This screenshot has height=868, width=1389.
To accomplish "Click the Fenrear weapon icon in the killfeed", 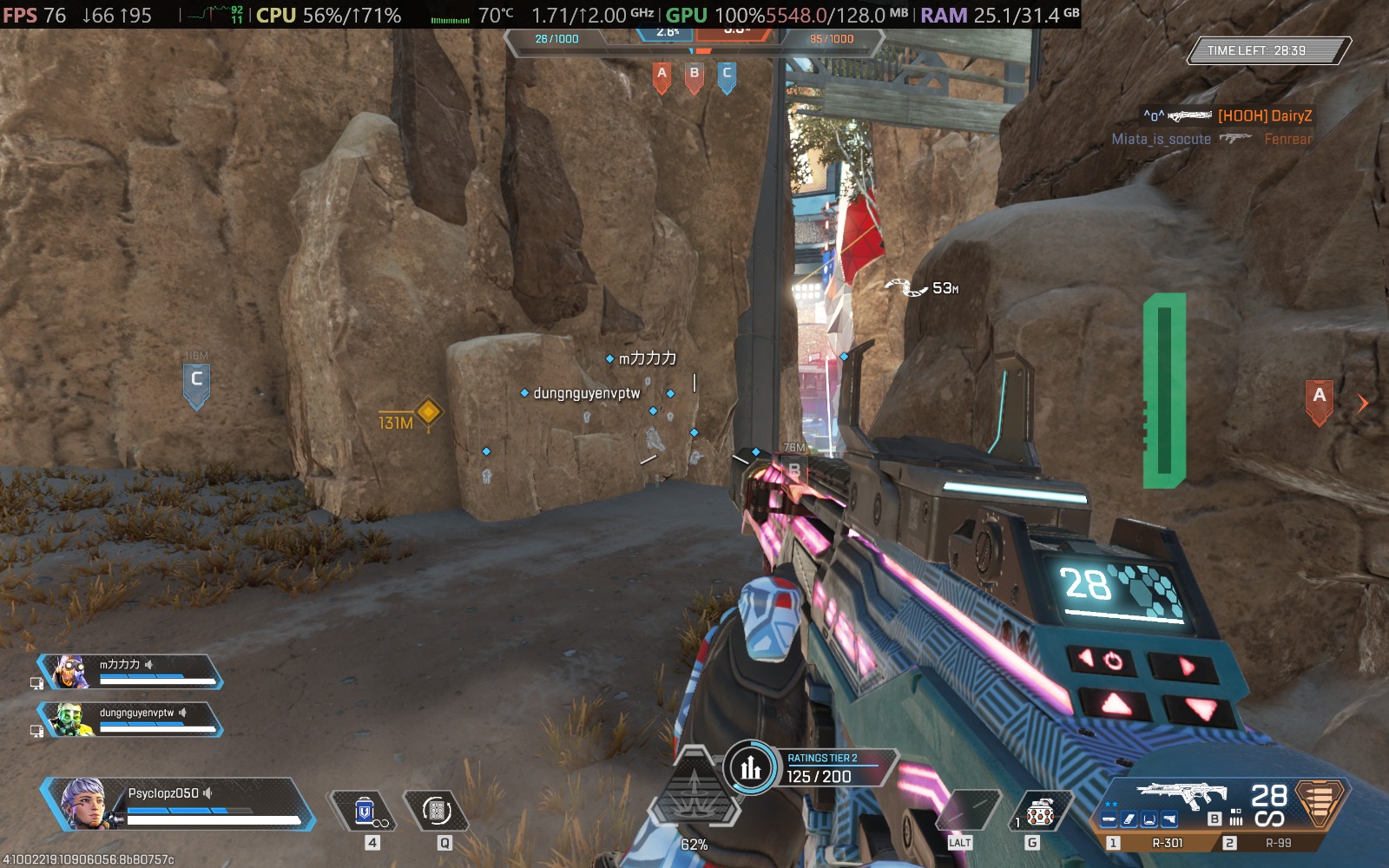I will [x=1236, y=138].
